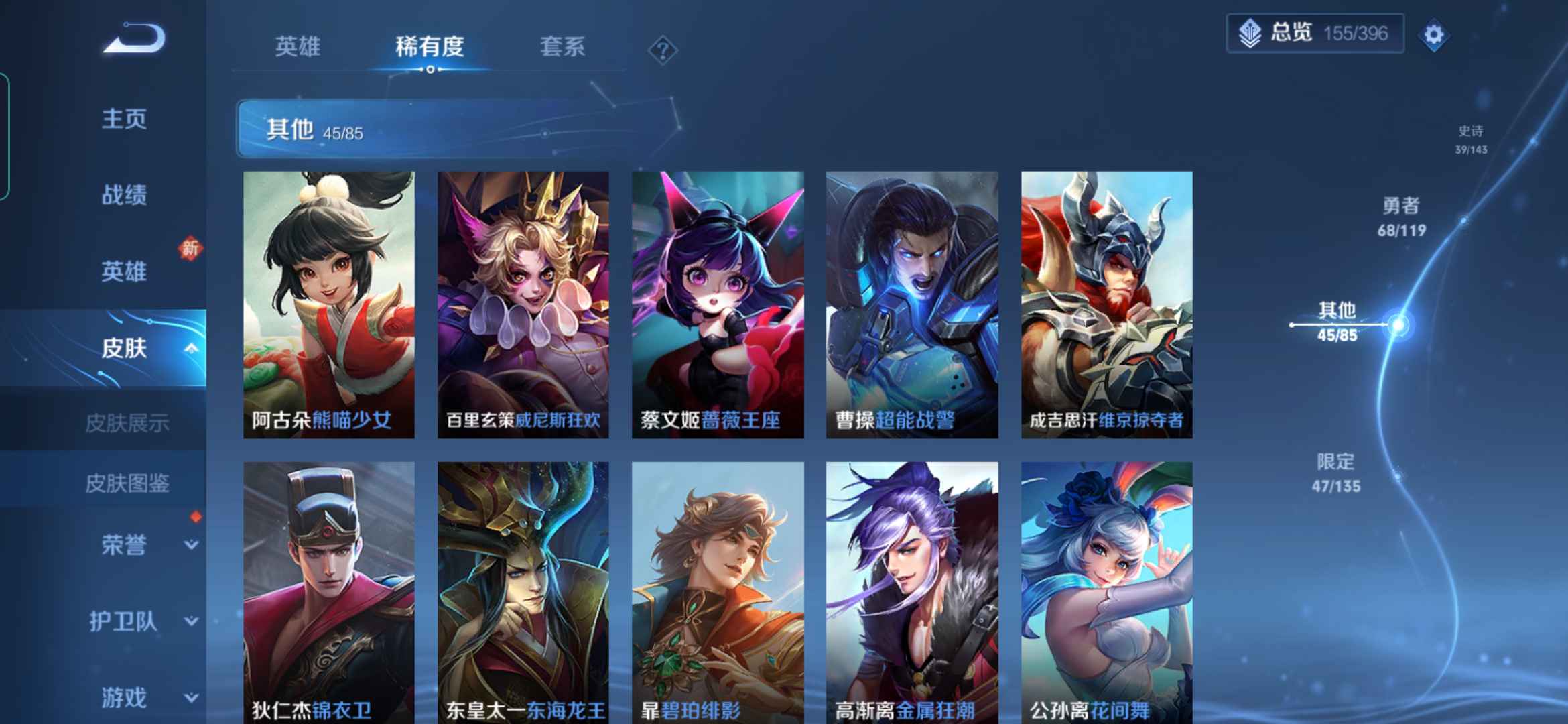Open the settings gear icon at top right
This screenshot has height=724, width=1568.
tap(1433, 34)
